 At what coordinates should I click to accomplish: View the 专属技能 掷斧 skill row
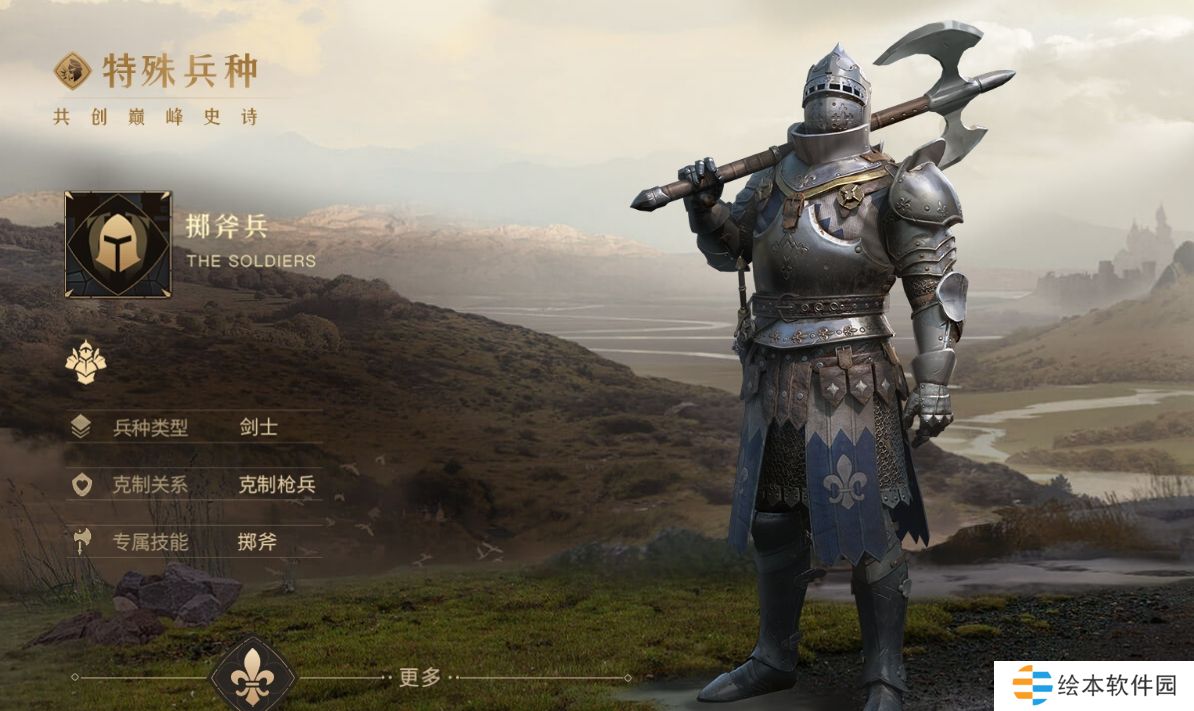point(196,542)
